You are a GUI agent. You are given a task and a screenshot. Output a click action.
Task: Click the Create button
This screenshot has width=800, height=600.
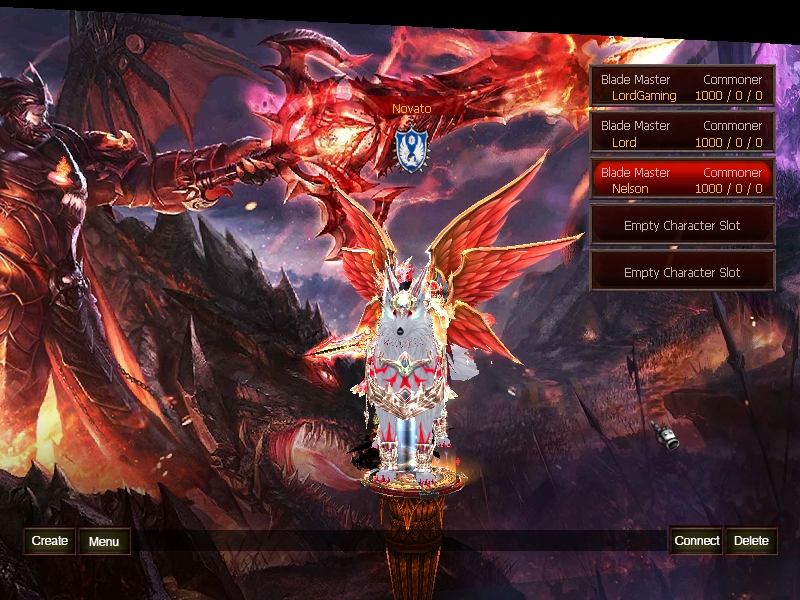[x=50, y=541]
